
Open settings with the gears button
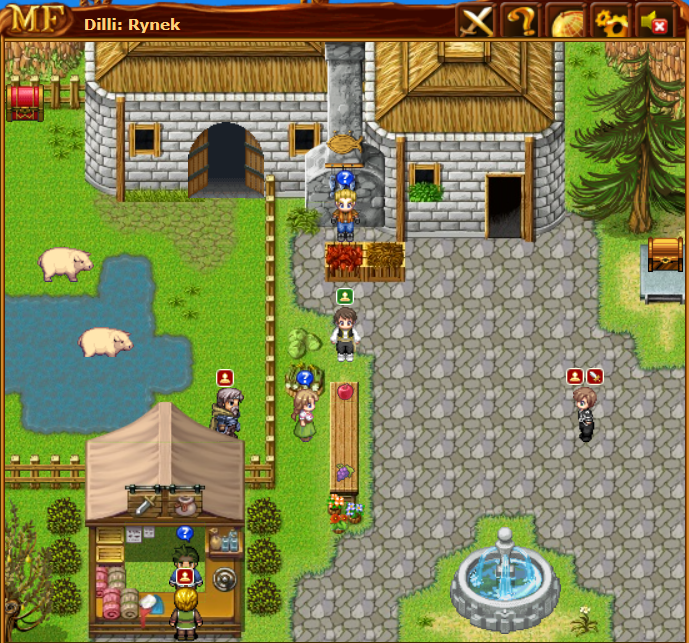610,21
